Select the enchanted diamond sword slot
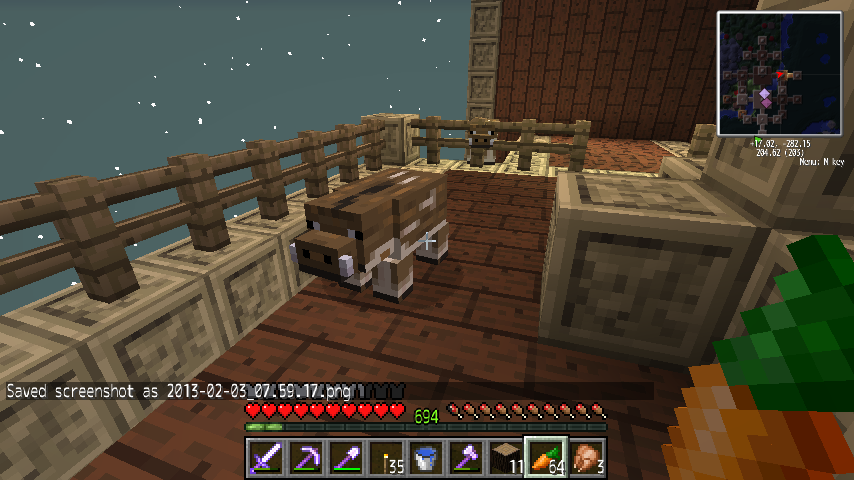 click(265, 458)
